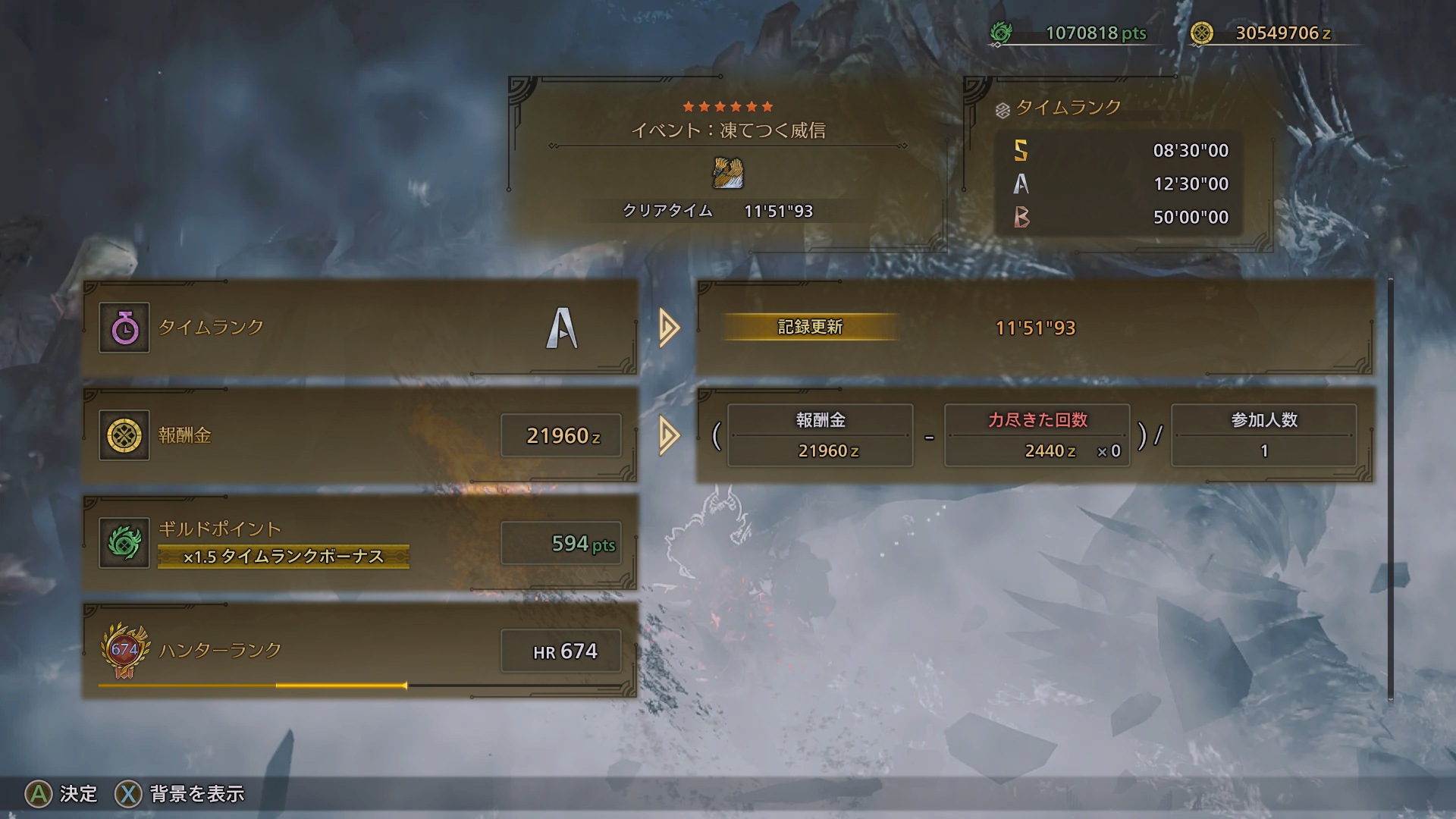Choose the ギルドポイント row
Viewport: 1456px width, 819px height.
tap(359, 543)
